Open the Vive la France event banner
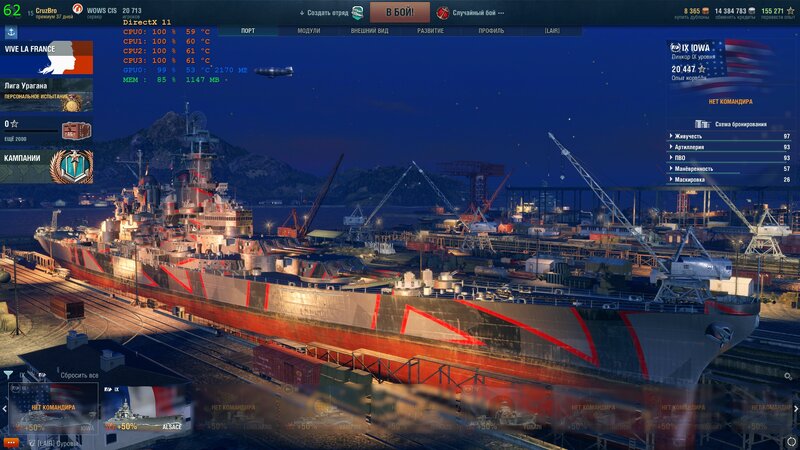 point(47,57)
